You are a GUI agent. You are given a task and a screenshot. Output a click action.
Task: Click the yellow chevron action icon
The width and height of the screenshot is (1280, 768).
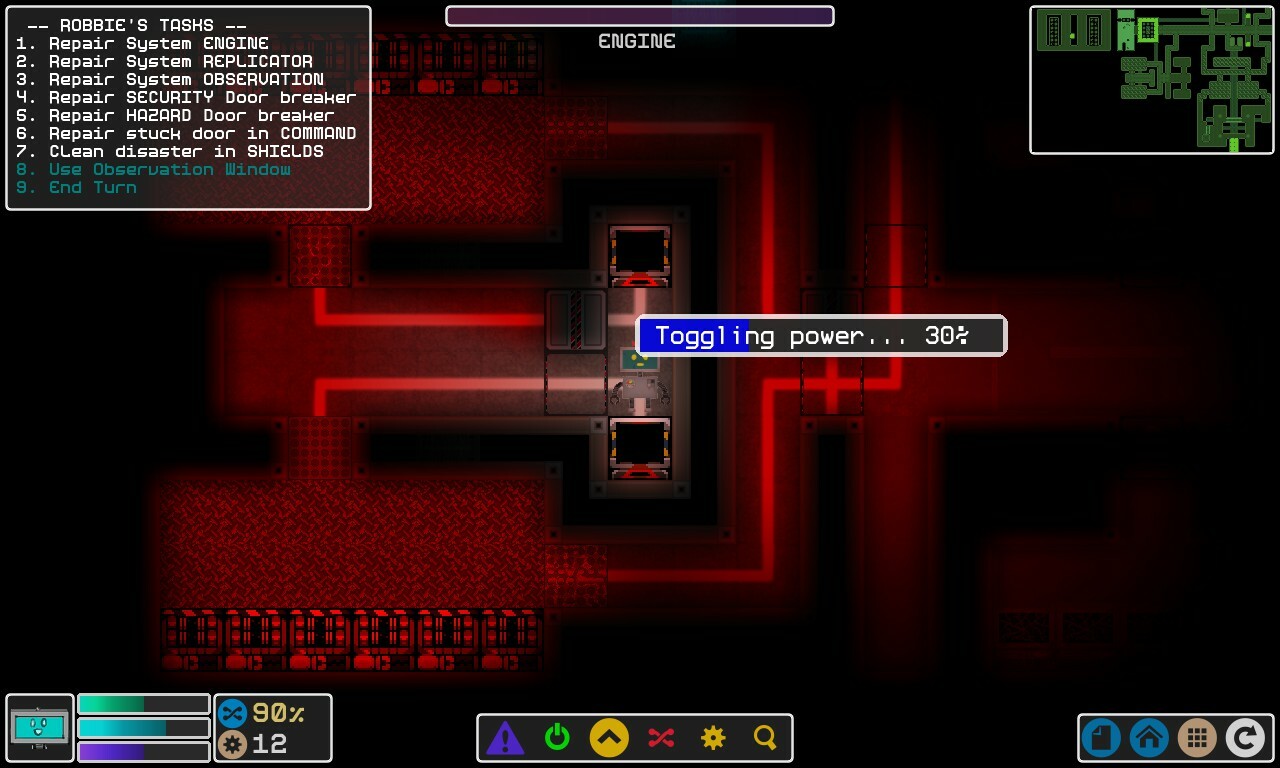point(610,737)
